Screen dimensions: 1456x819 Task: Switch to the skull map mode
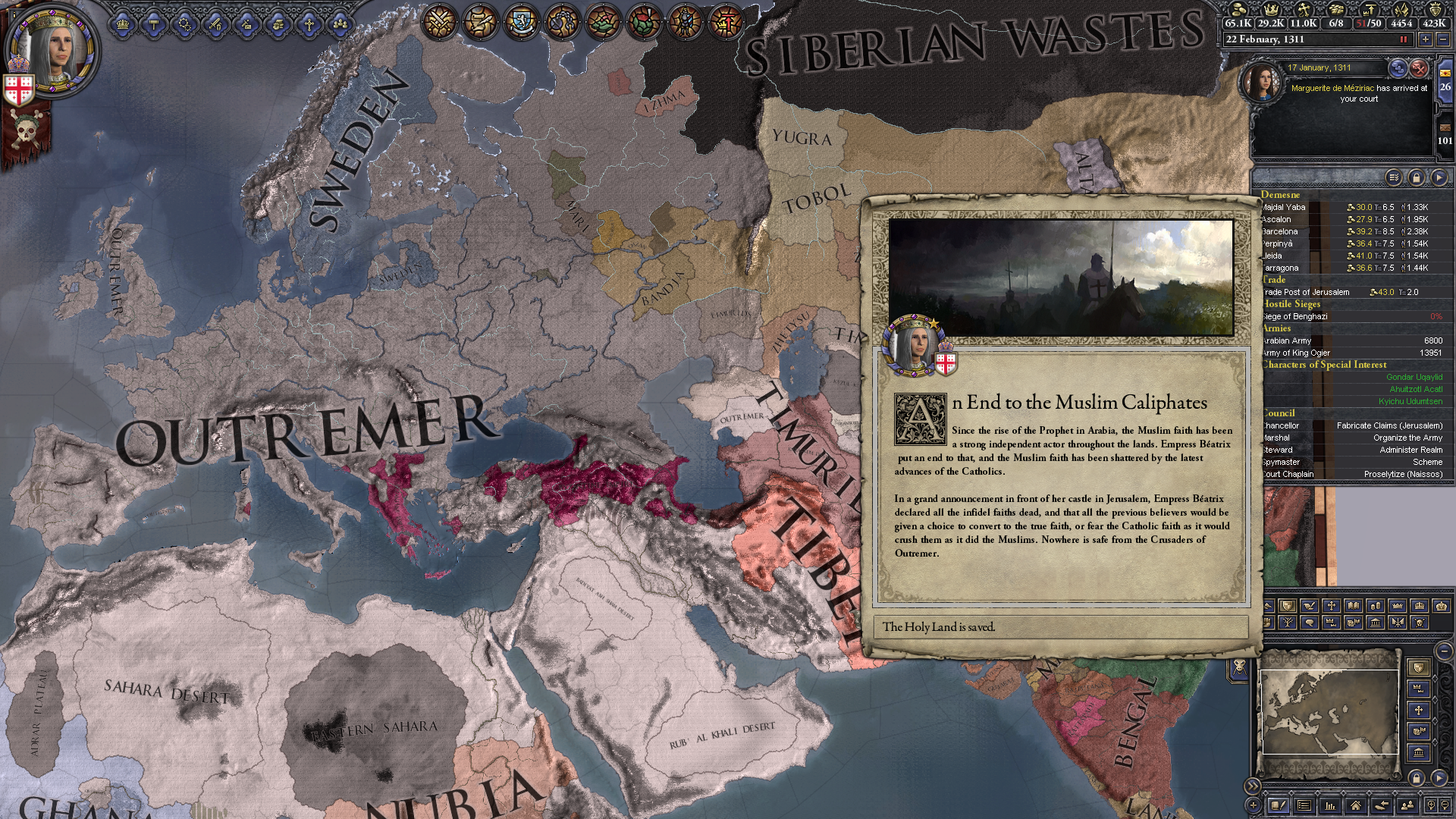[x=1420, y=623]
